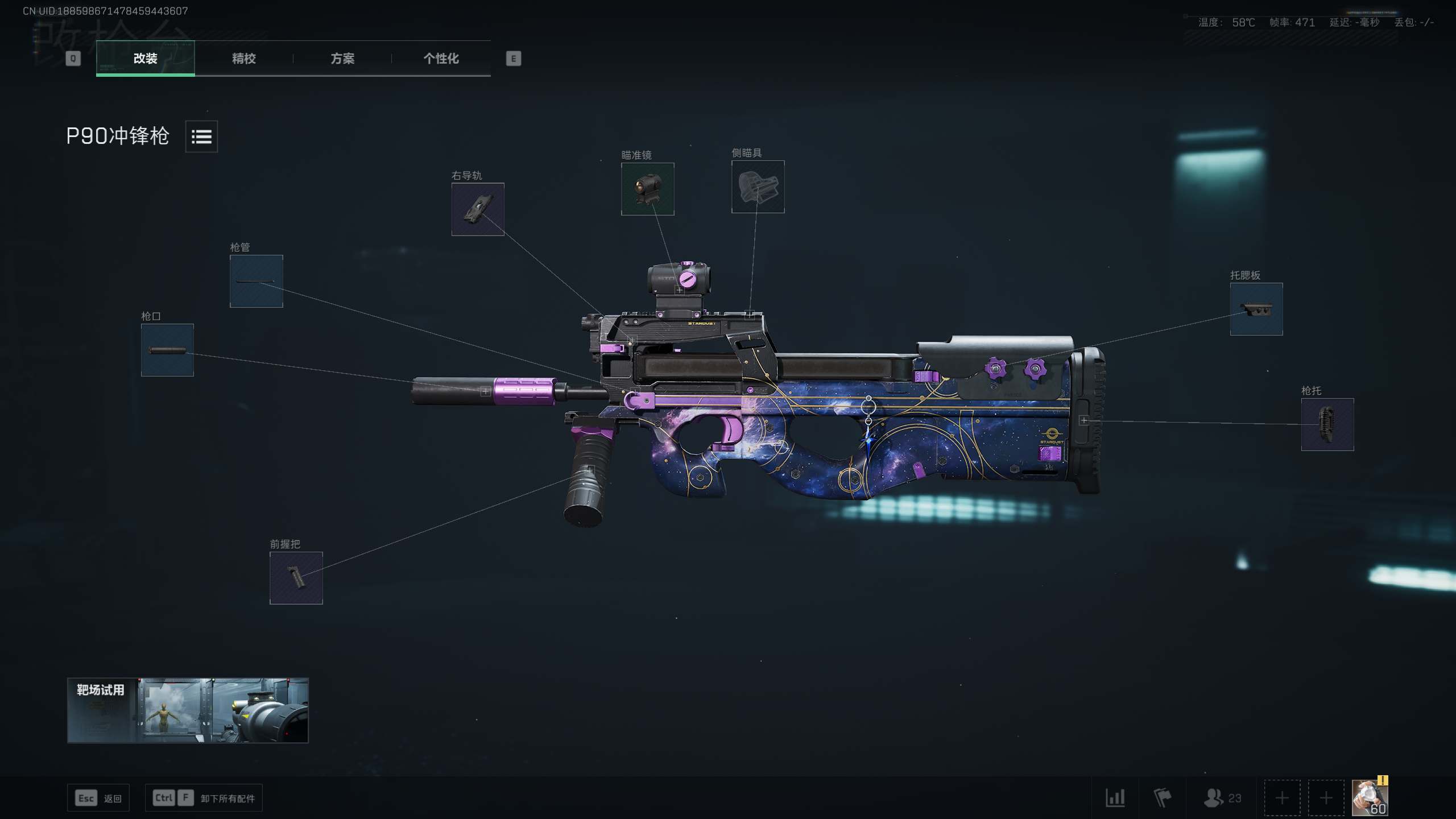Open the list icon beside P90冲锋枪
This screenshot has width=1456, height=819.
pyautogui.click(x=202, y=136)
